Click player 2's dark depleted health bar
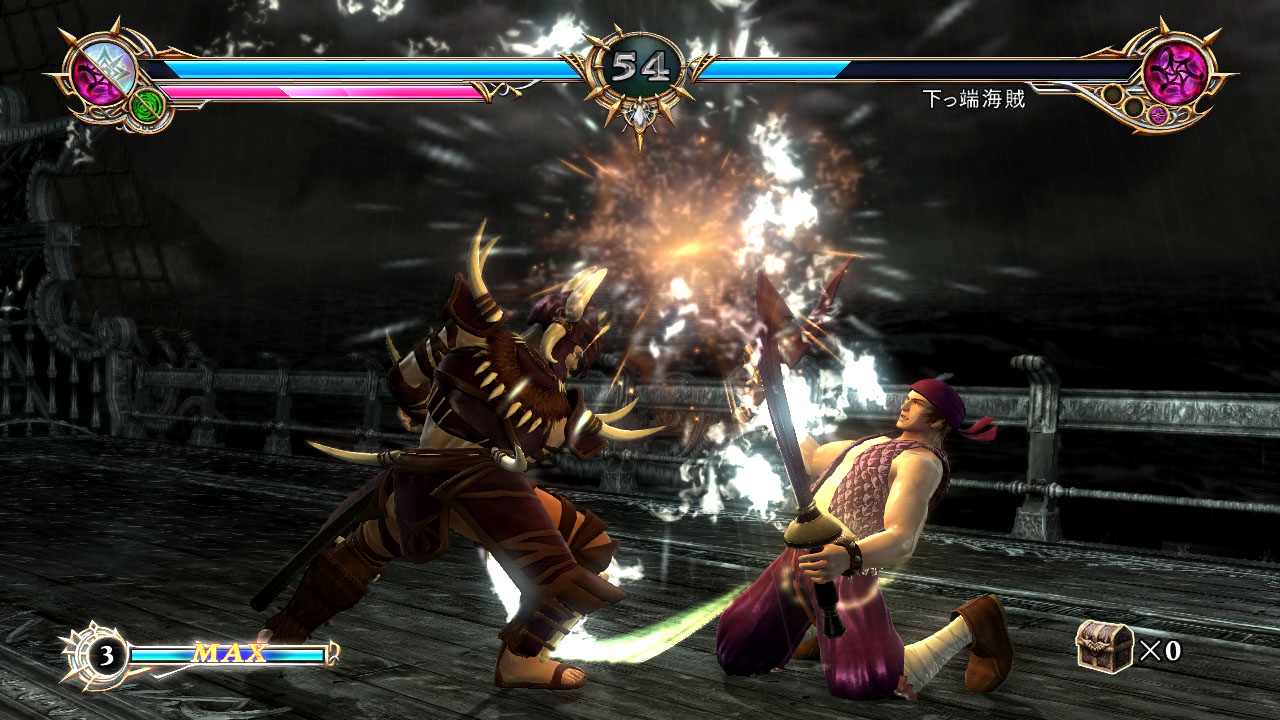 point(950,70)
